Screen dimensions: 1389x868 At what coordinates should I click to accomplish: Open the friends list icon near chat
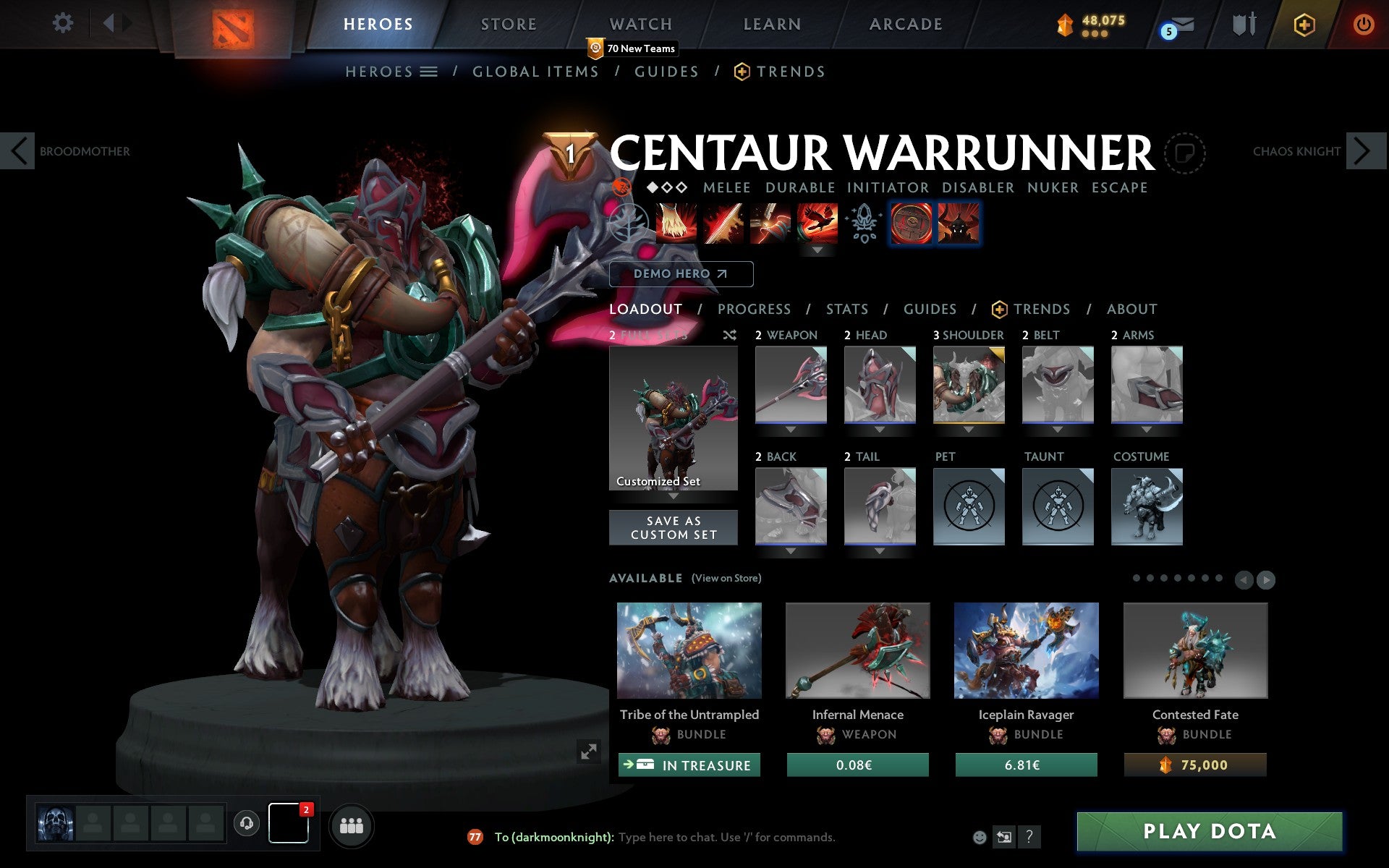tap(352, 825)
